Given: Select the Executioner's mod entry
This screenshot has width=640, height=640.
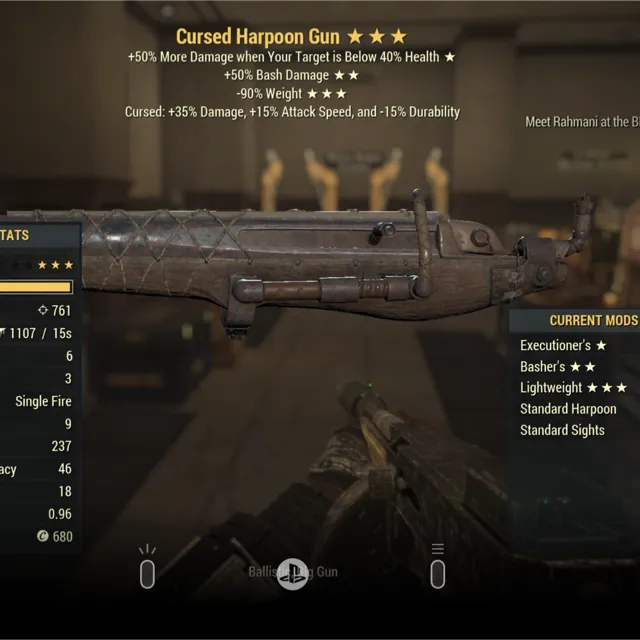Looking at the screenshot, I should (563, 346).
